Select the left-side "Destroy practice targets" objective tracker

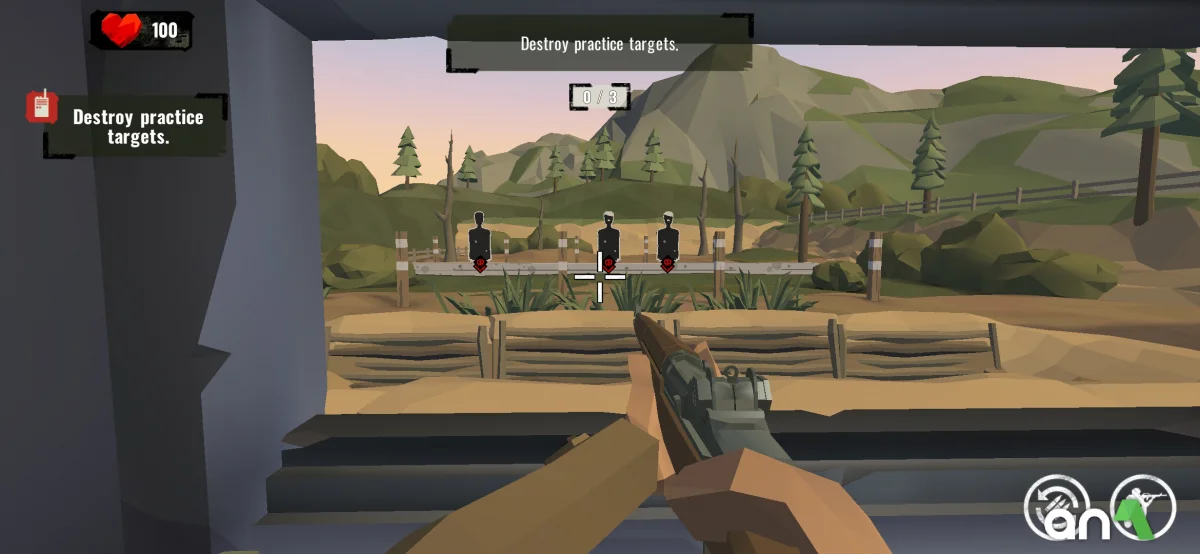[x=138, y=127]
